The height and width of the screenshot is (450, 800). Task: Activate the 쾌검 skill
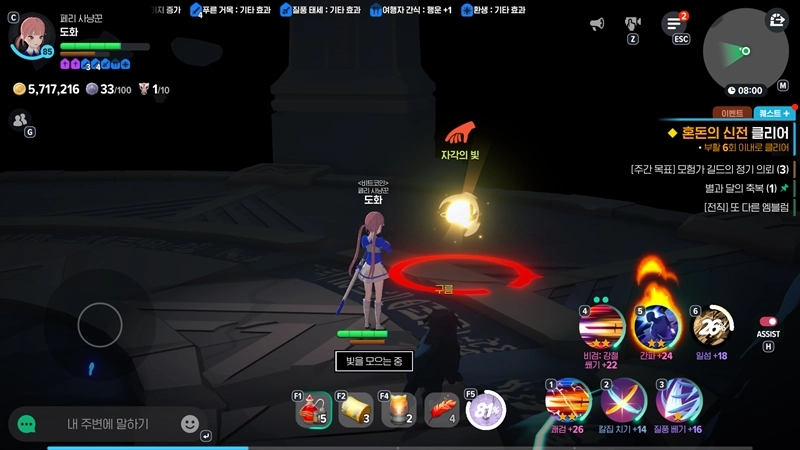click(x=567, y=401)
